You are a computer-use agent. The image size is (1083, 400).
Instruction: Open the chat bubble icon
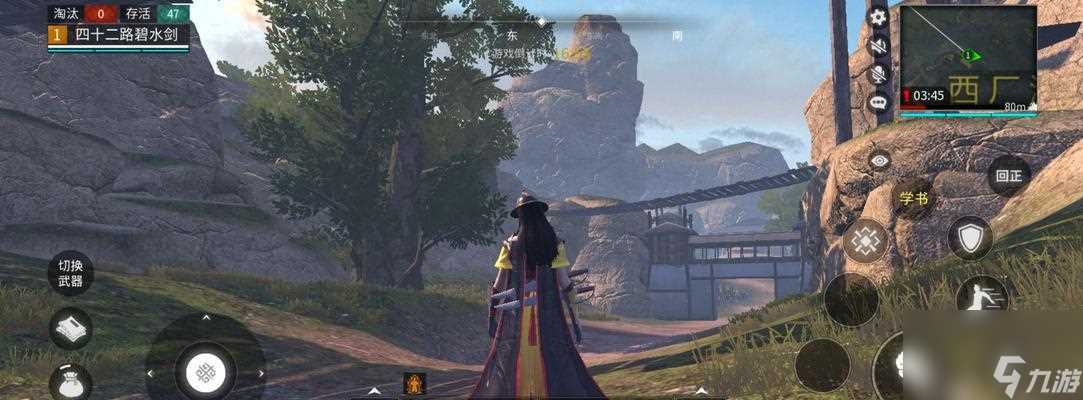[878, 101]
